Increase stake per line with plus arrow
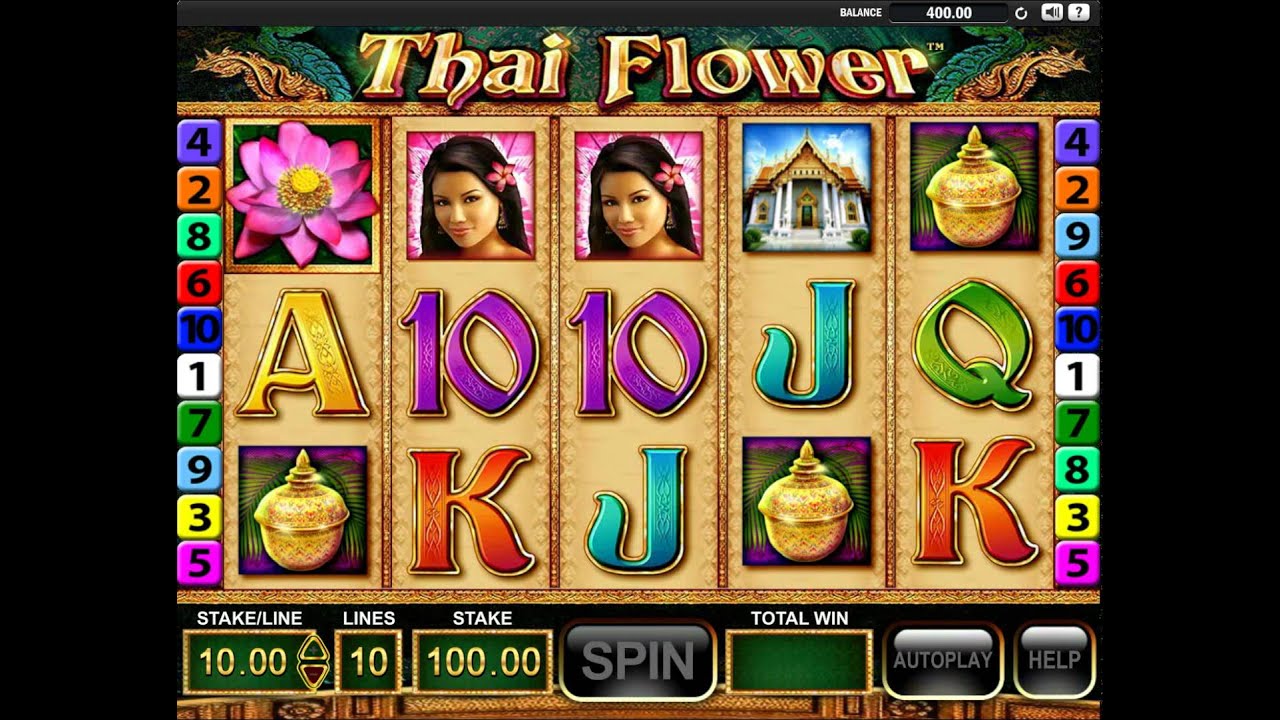This screenshot has height=720, width=1280. [313, 647]
